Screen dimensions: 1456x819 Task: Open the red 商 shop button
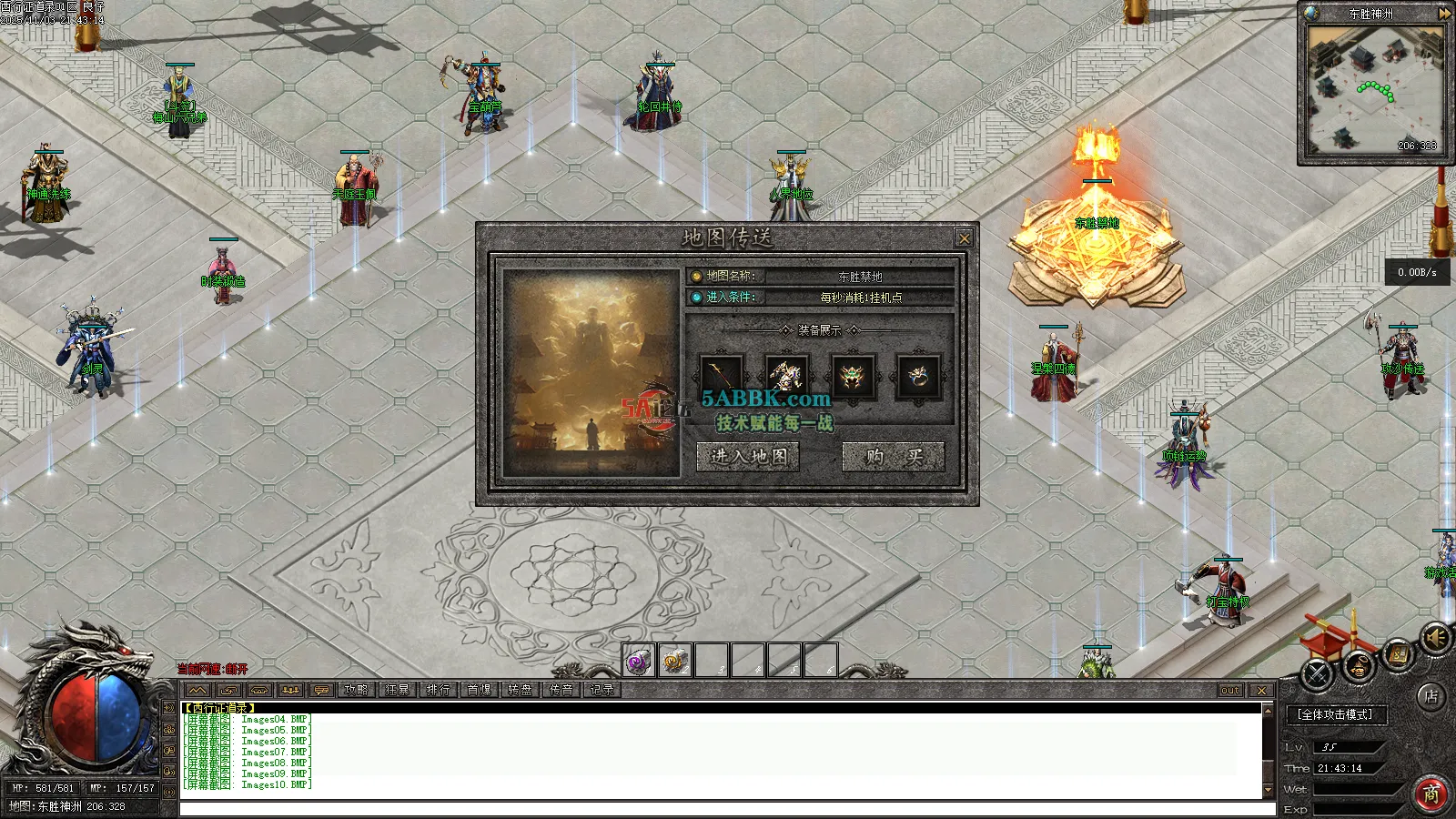(1431, 794)
